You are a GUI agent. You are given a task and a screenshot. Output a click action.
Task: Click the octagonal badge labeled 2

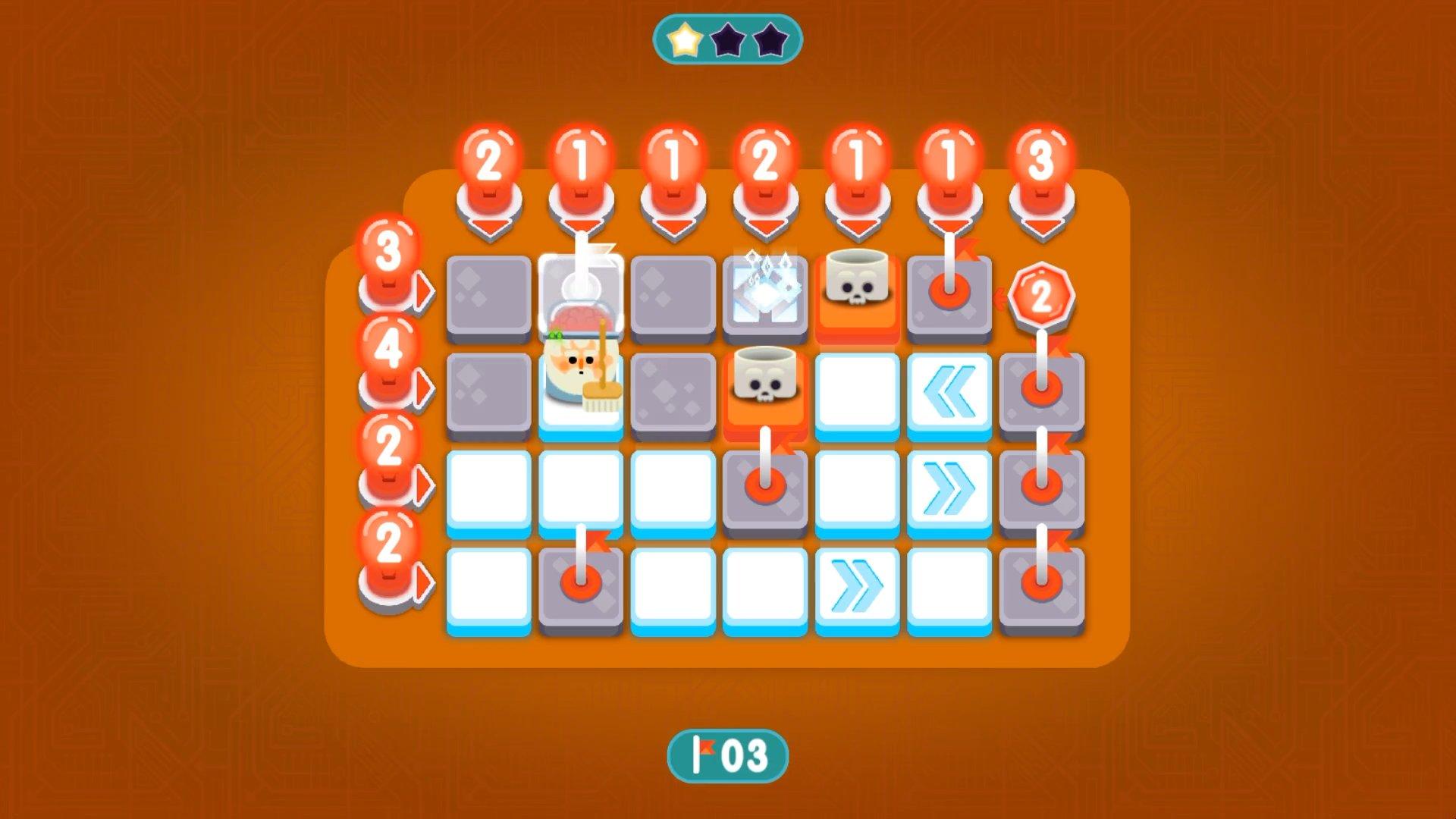1043,296
